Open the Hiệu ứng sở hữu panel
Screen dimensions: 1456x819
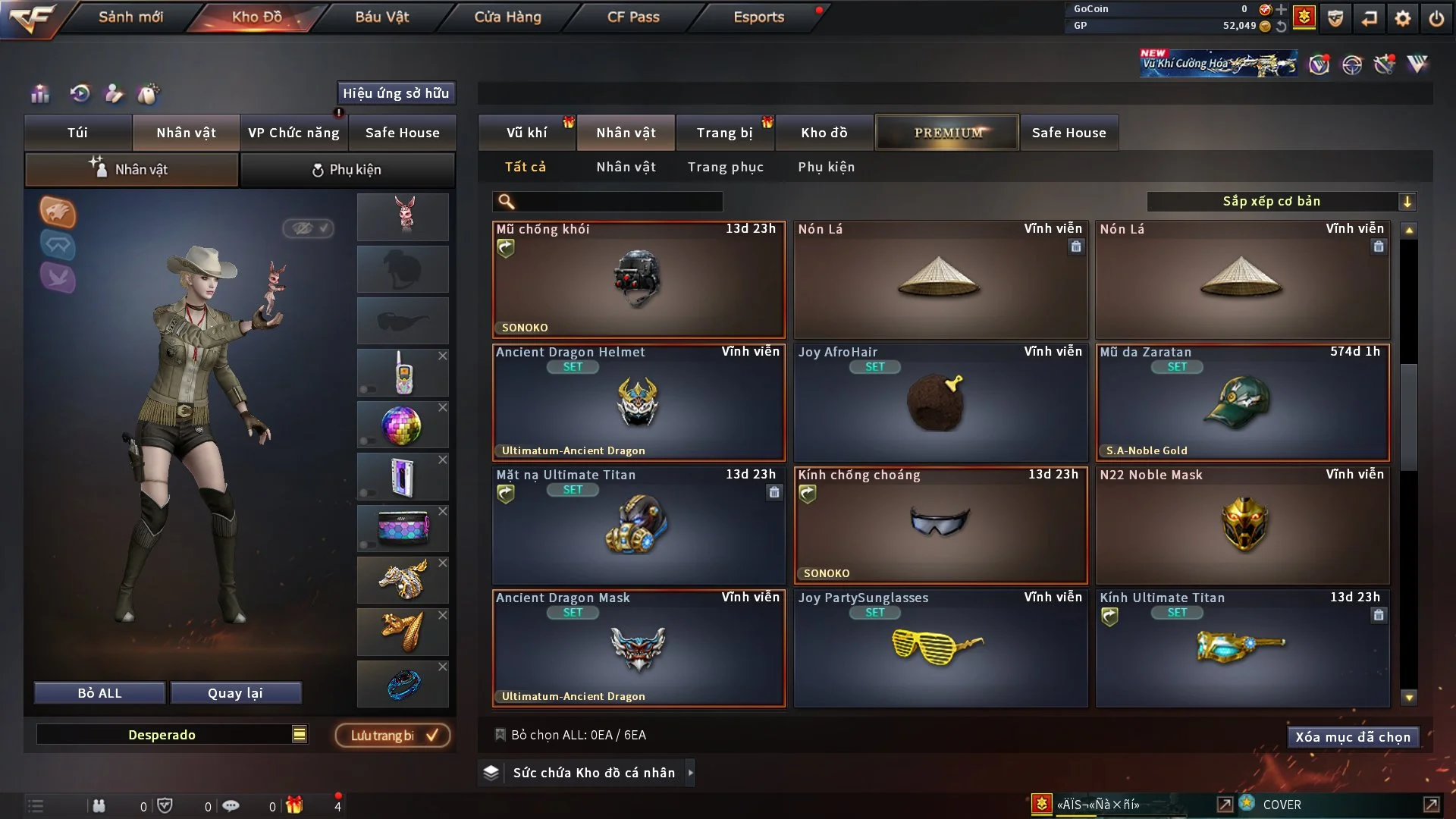tap(396, 93)
